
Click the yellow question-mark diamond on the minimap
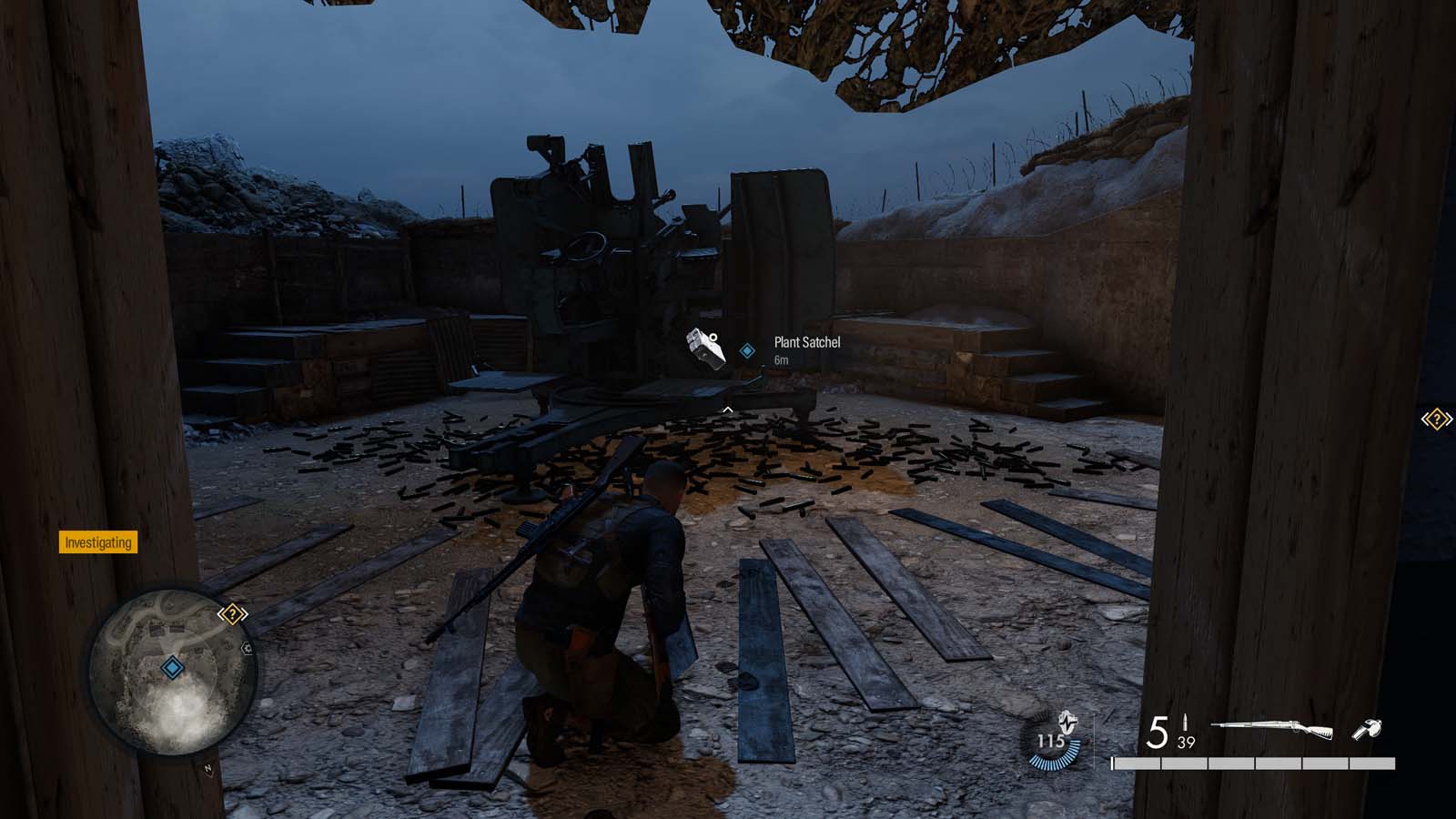click(233, 614)
